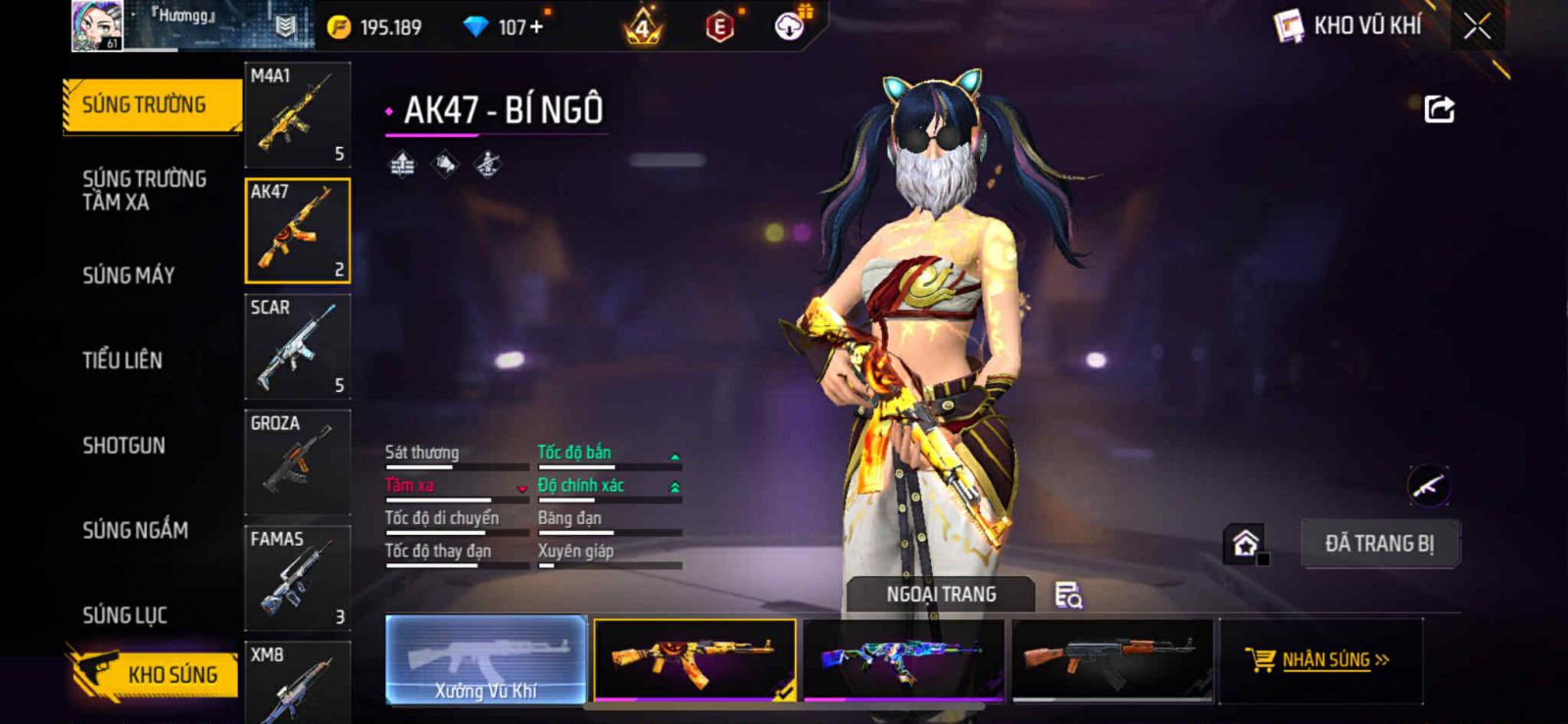1568x724 pixels.
Task: Open the Súng Lục category
Action: tap(124, 615)
